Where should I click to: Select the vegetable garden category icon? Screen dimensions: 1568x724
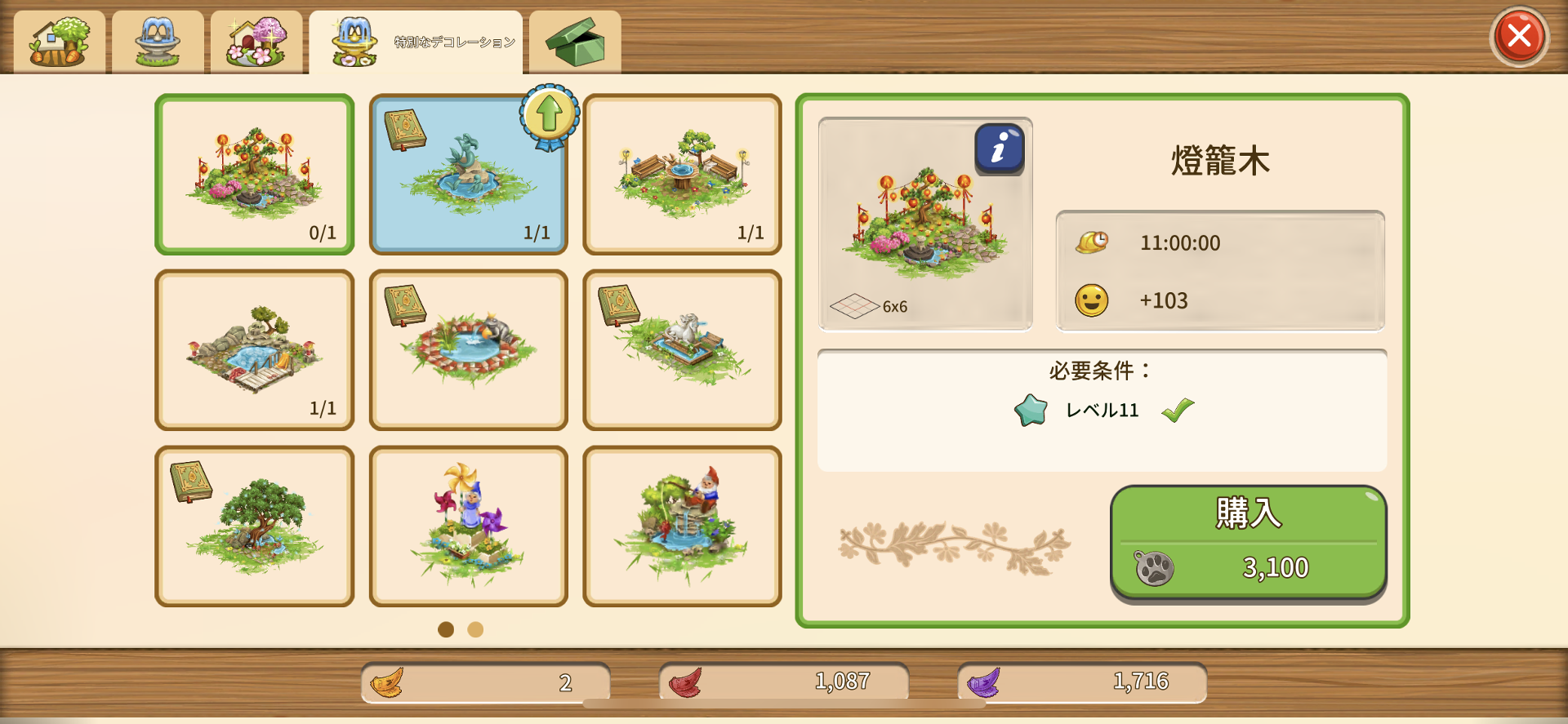click(x=57, y=41)
